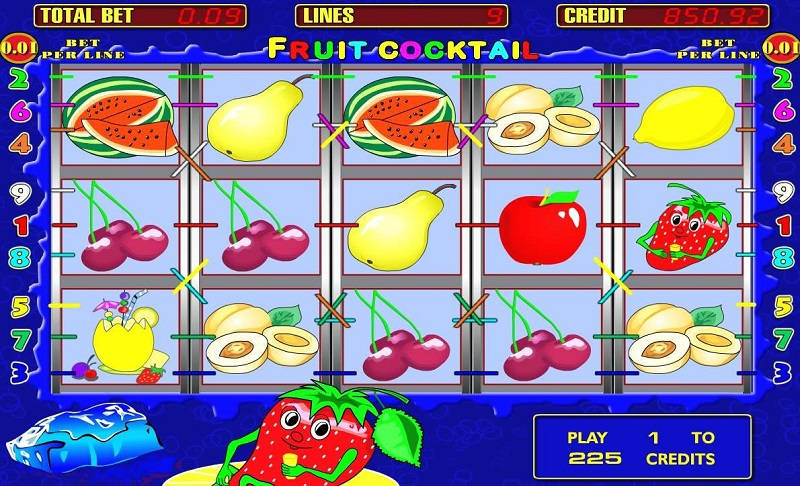Choose payline 2 marker on left edge
This screenshot has height=486, width=800.
point(19,78)
